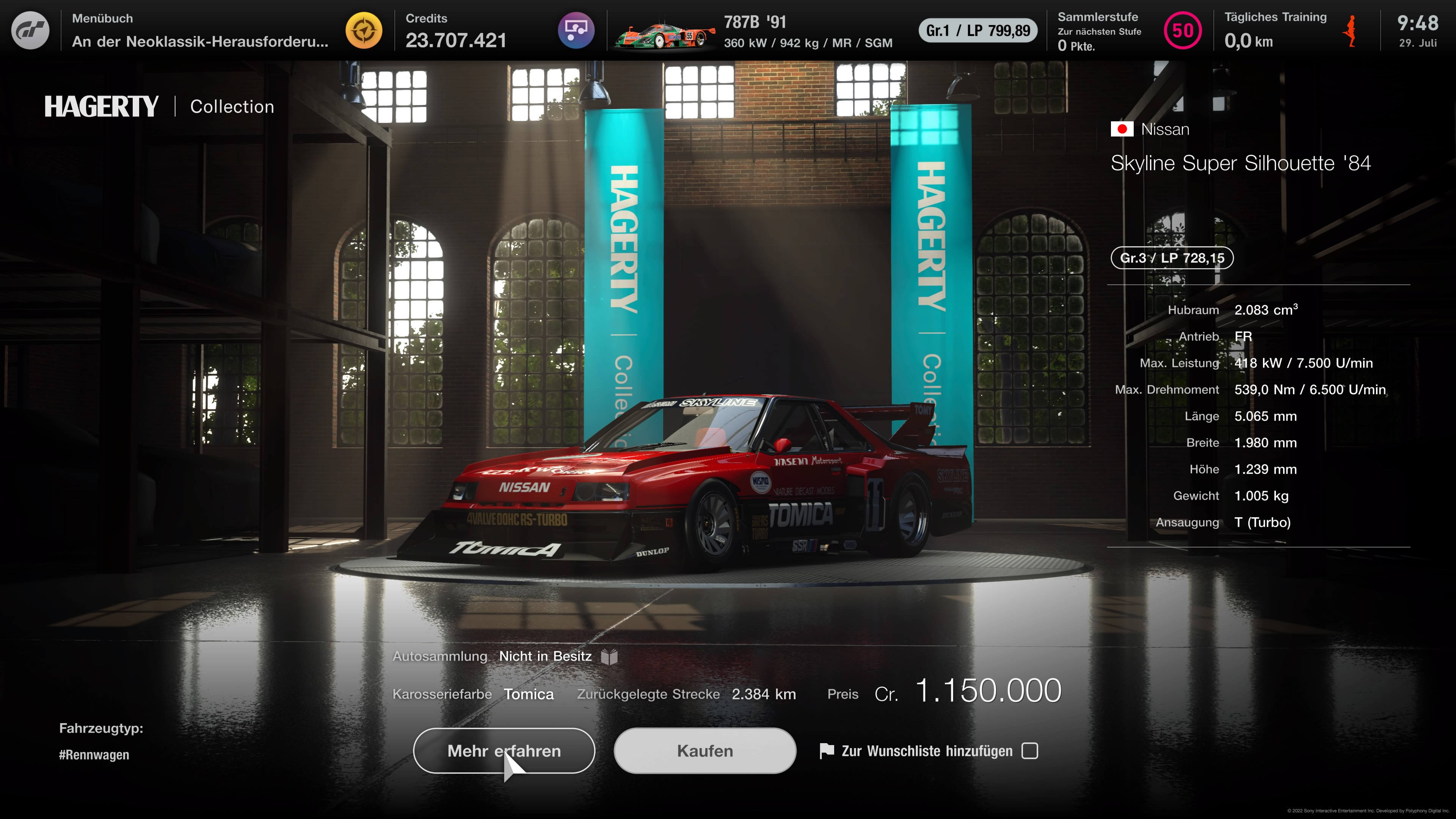Click the Gran Turismo logo icon
The image size is (1456, 819).
pyautogui.click(x=30, y=30)
